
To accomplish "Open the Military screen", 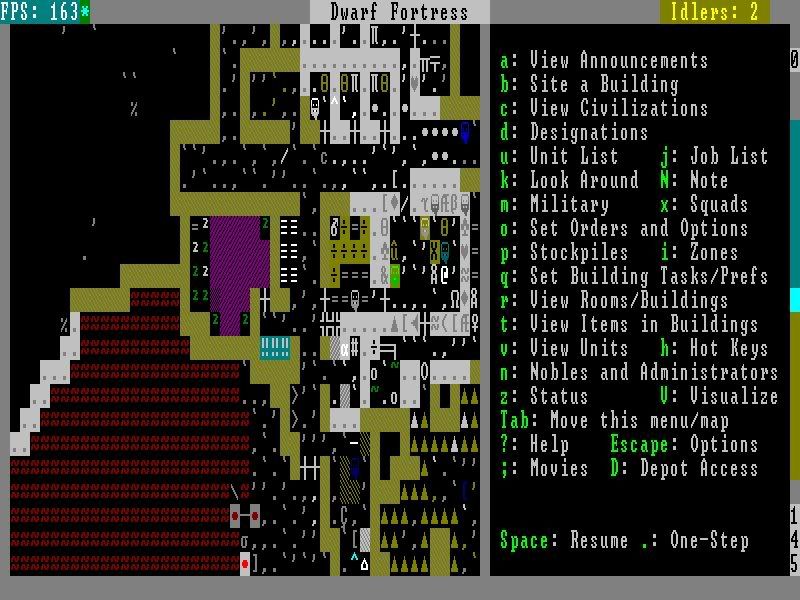I will pyautogui.click(x=568, y=204).
